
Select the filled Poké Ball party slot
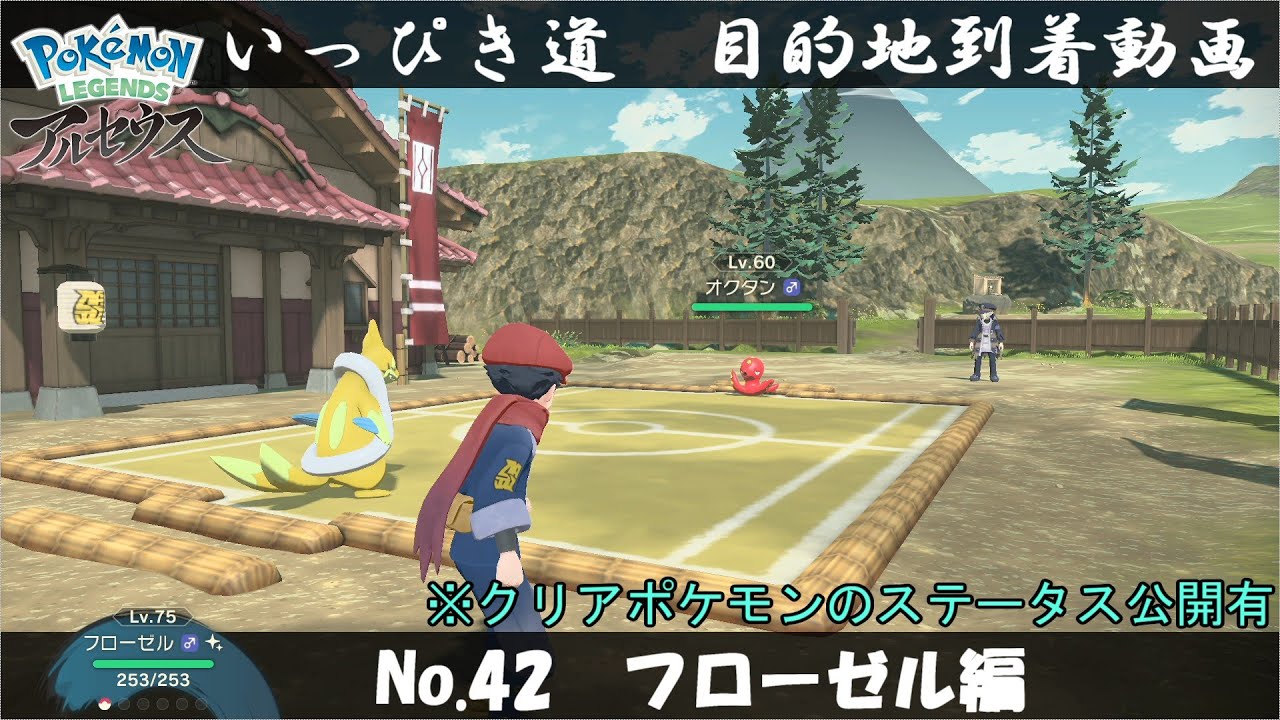105,706
